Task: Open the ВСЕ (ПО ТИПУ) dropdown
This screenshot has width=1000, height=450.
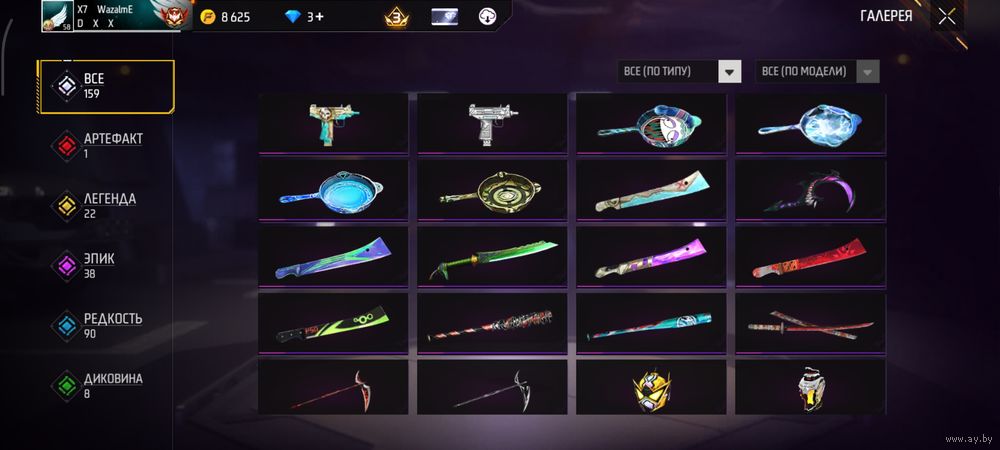Action: point(680,71)
